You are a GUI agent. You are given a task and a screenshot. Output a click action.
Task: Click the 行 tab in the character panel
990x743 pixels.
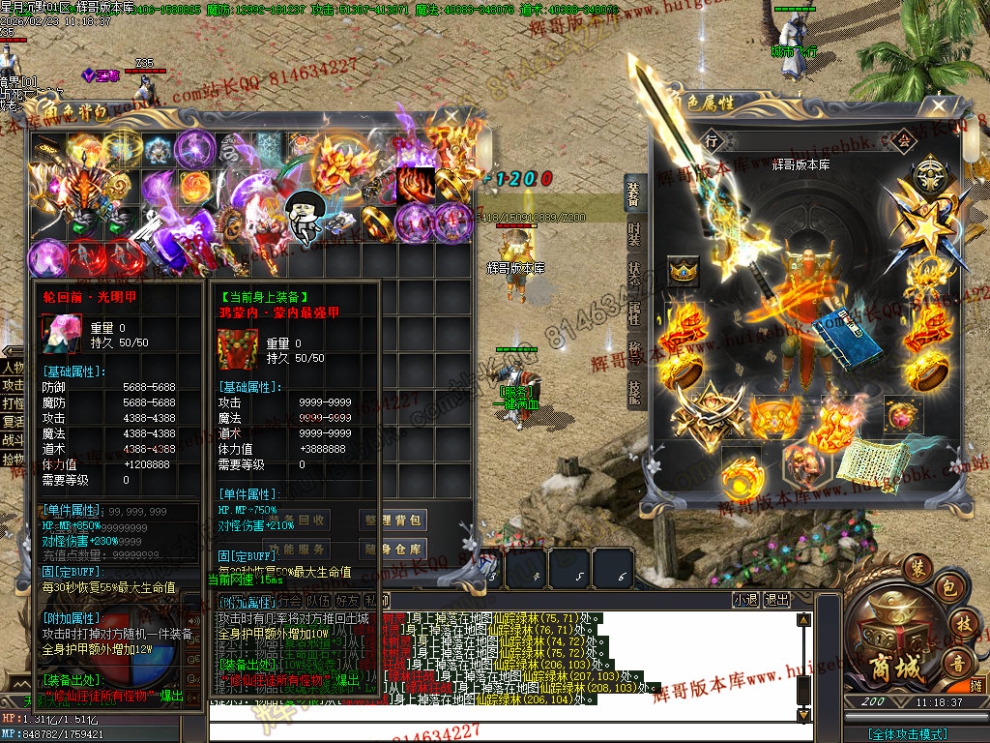tap(711, 139)
